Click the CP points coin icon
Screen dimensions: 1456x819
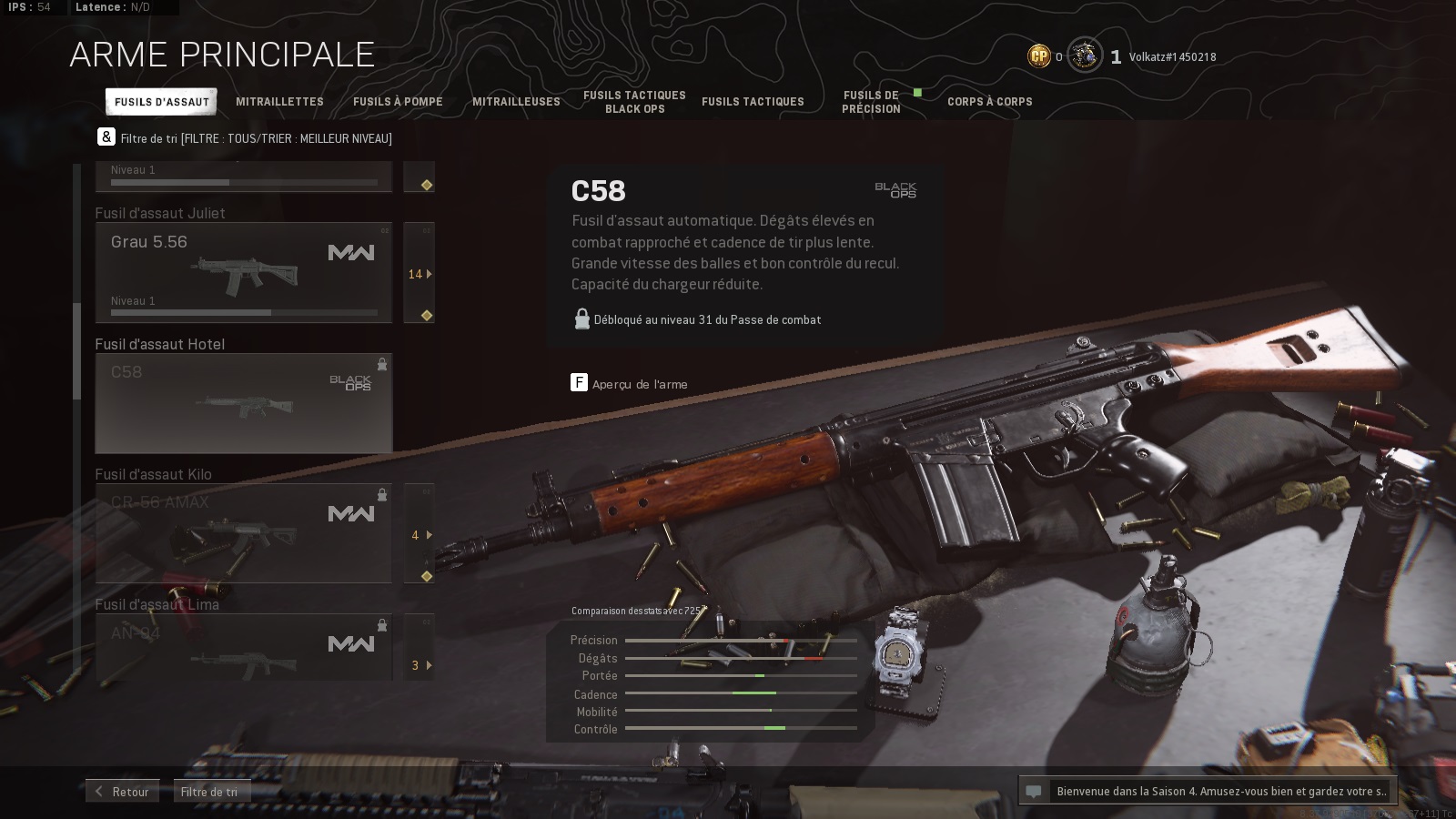point(1039,56)
